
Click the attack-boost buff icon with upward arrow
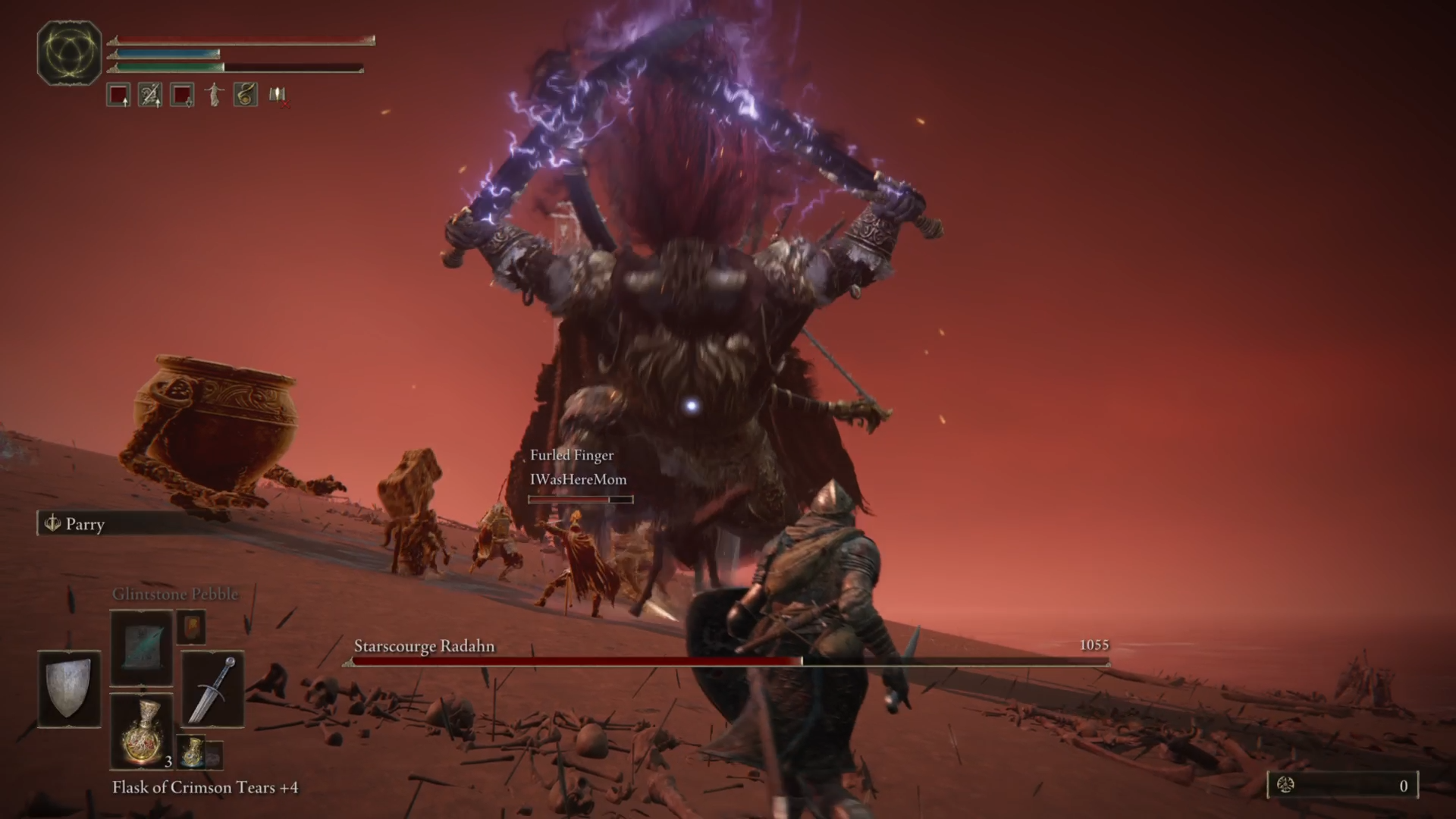tap(118, 95)
